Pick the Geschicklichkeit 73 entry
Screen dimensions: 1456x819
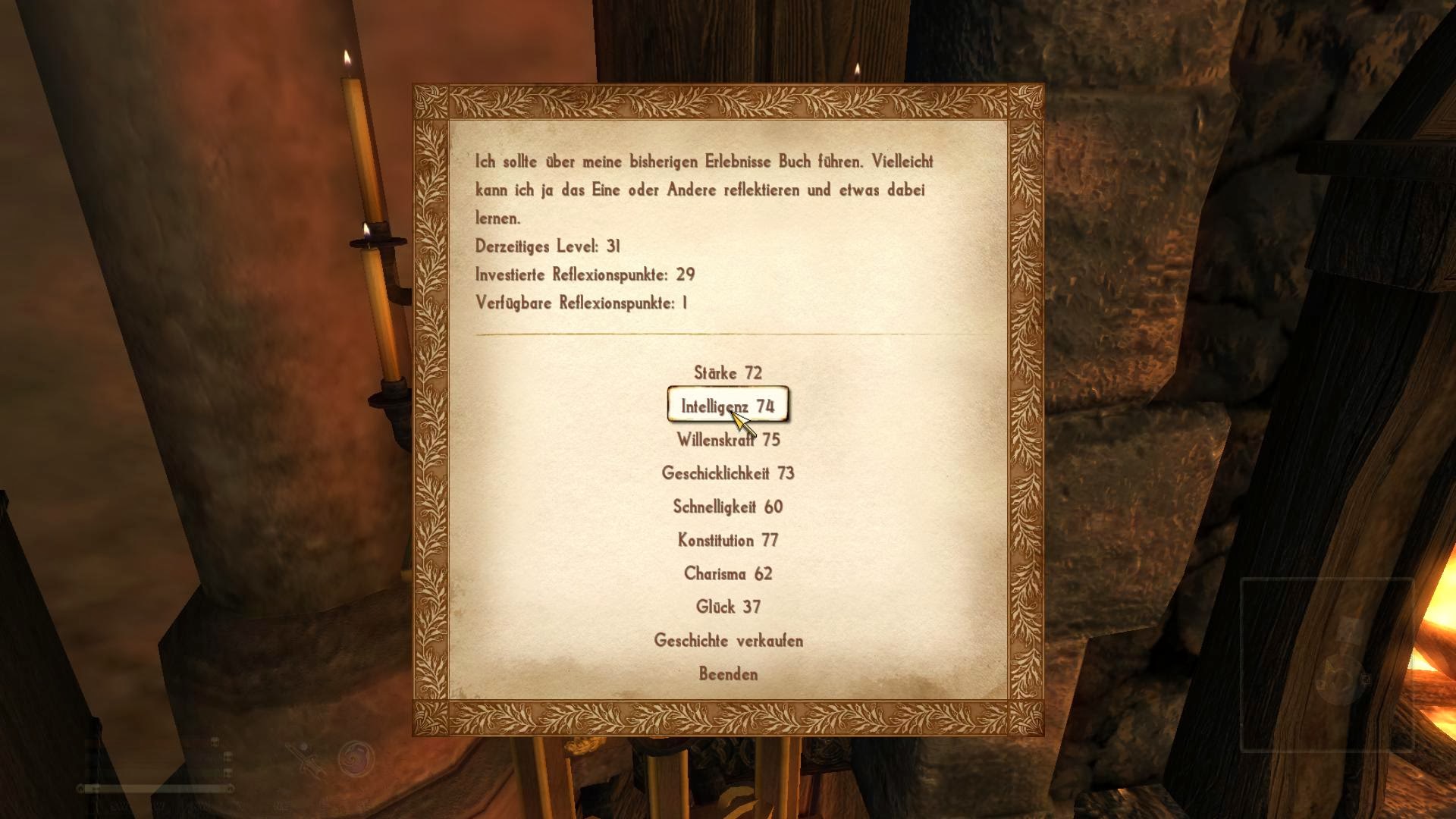(728, 473)
